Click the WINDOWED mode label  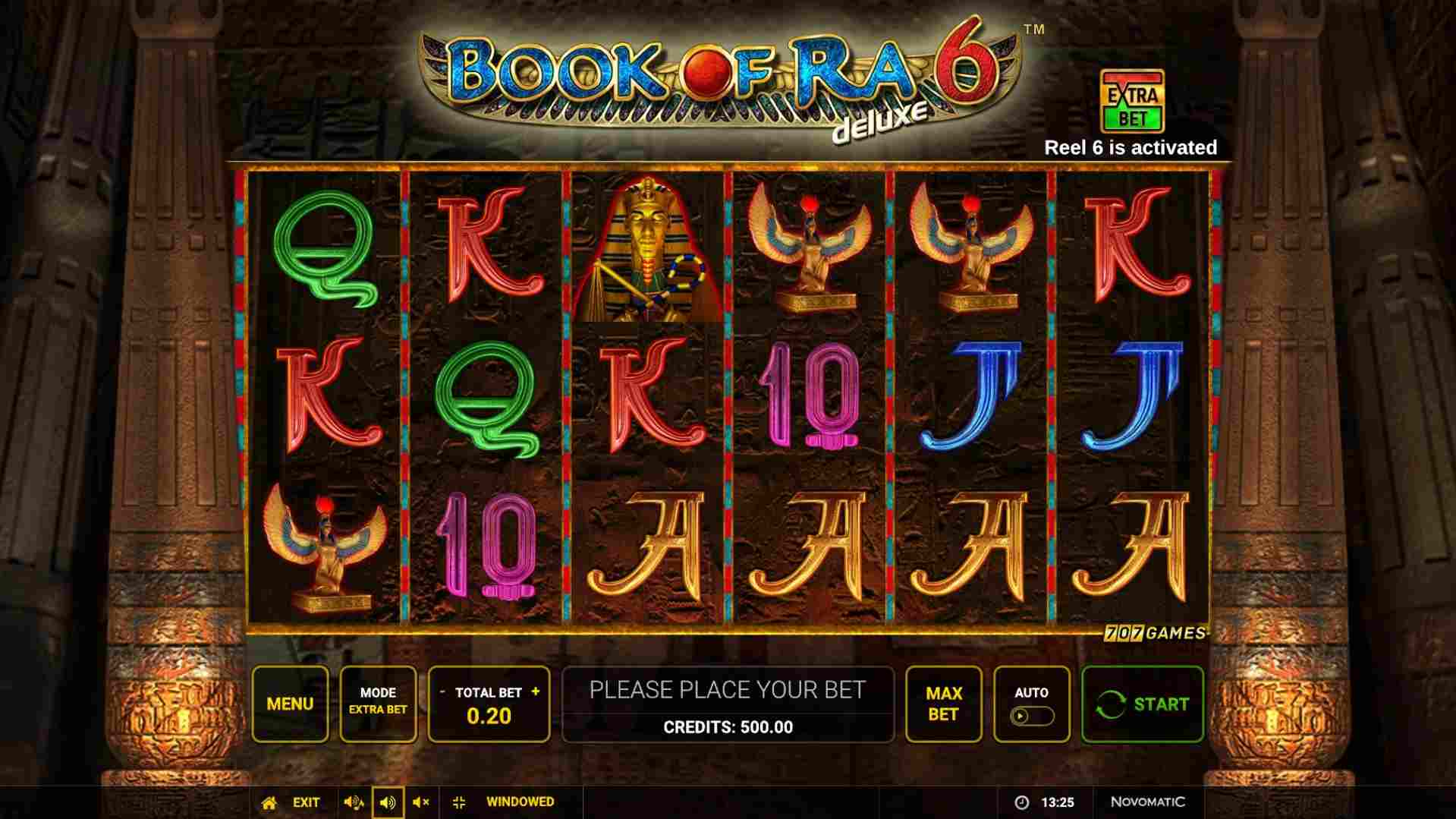[x=518, y=802]
